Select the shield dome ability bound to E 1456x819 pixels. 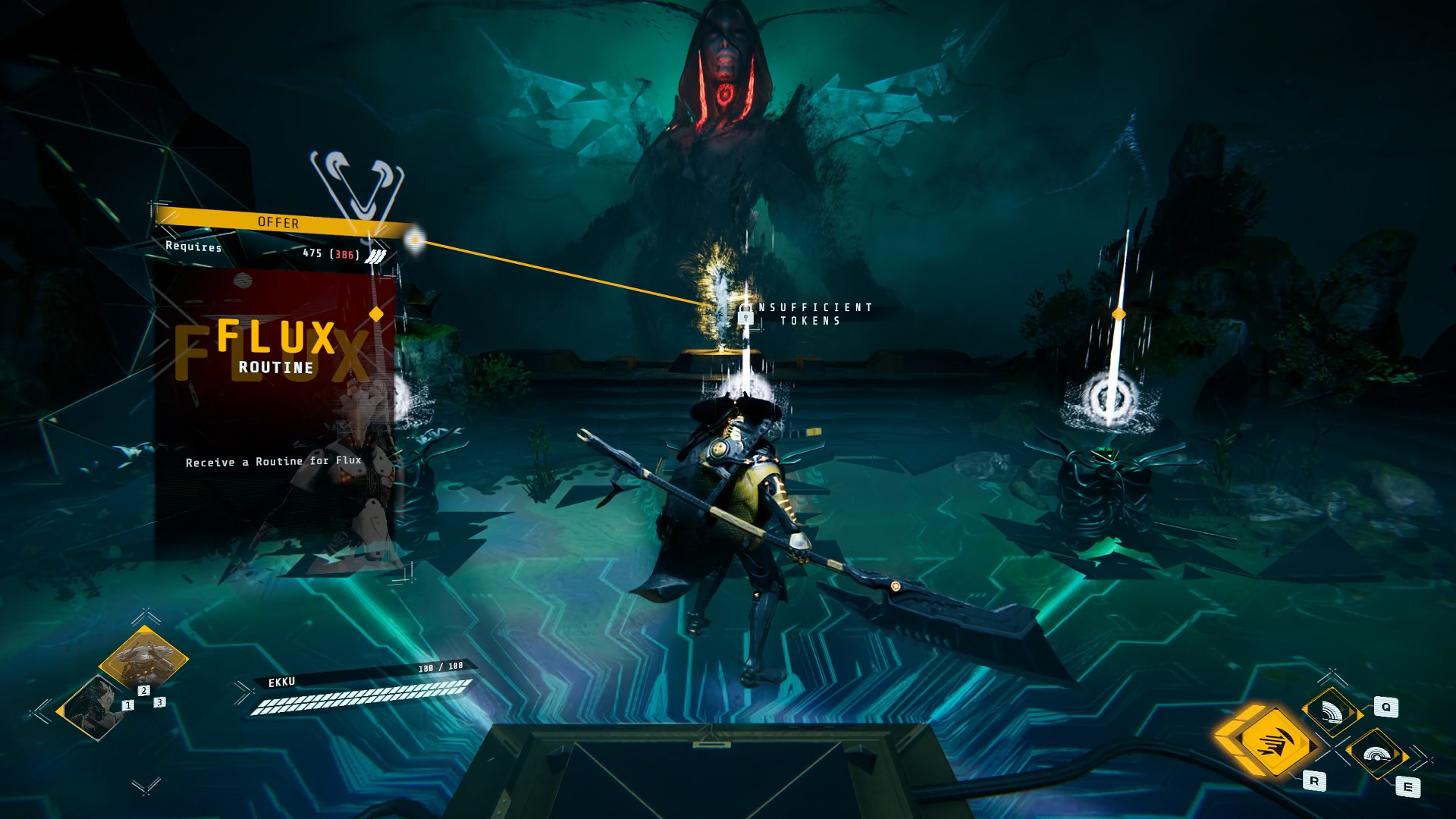1378,755
